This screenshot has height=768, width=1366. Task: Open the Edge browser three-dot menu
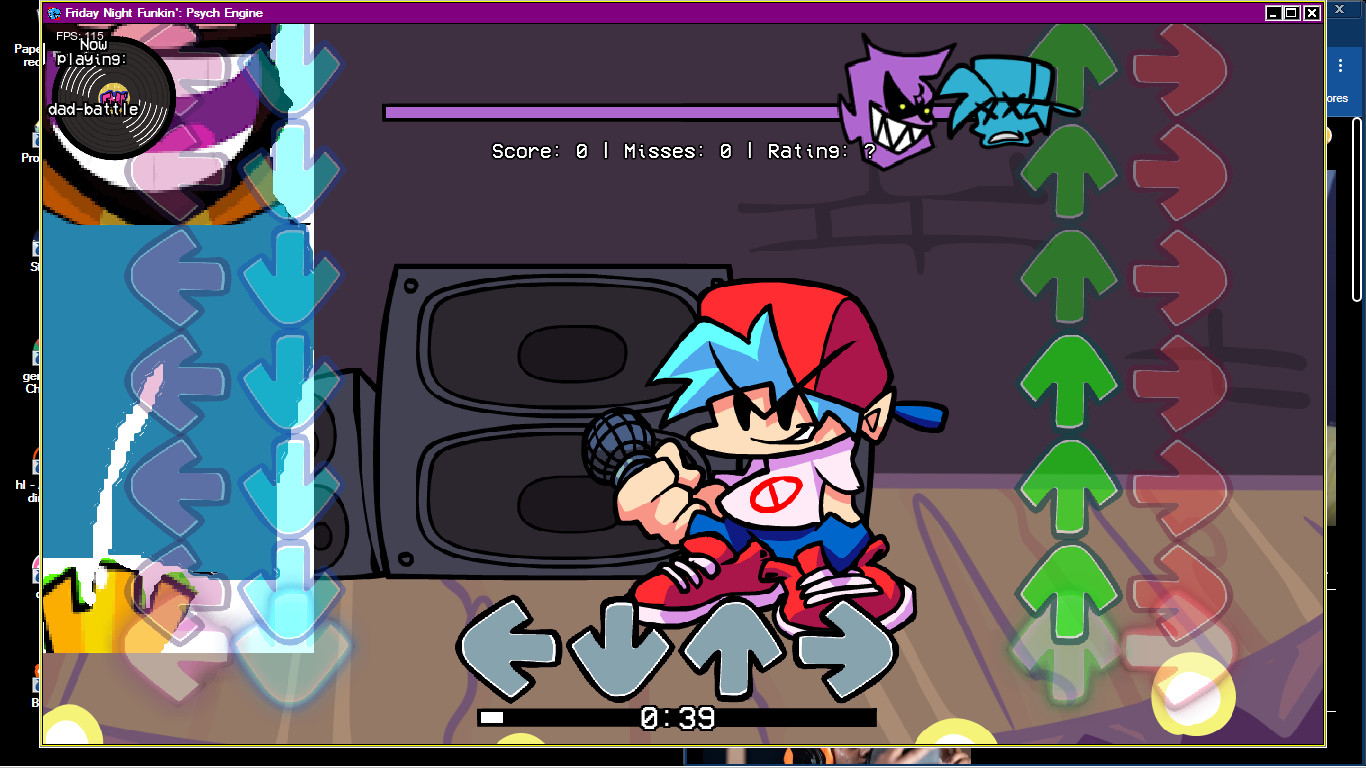(x=1340, y=65)
